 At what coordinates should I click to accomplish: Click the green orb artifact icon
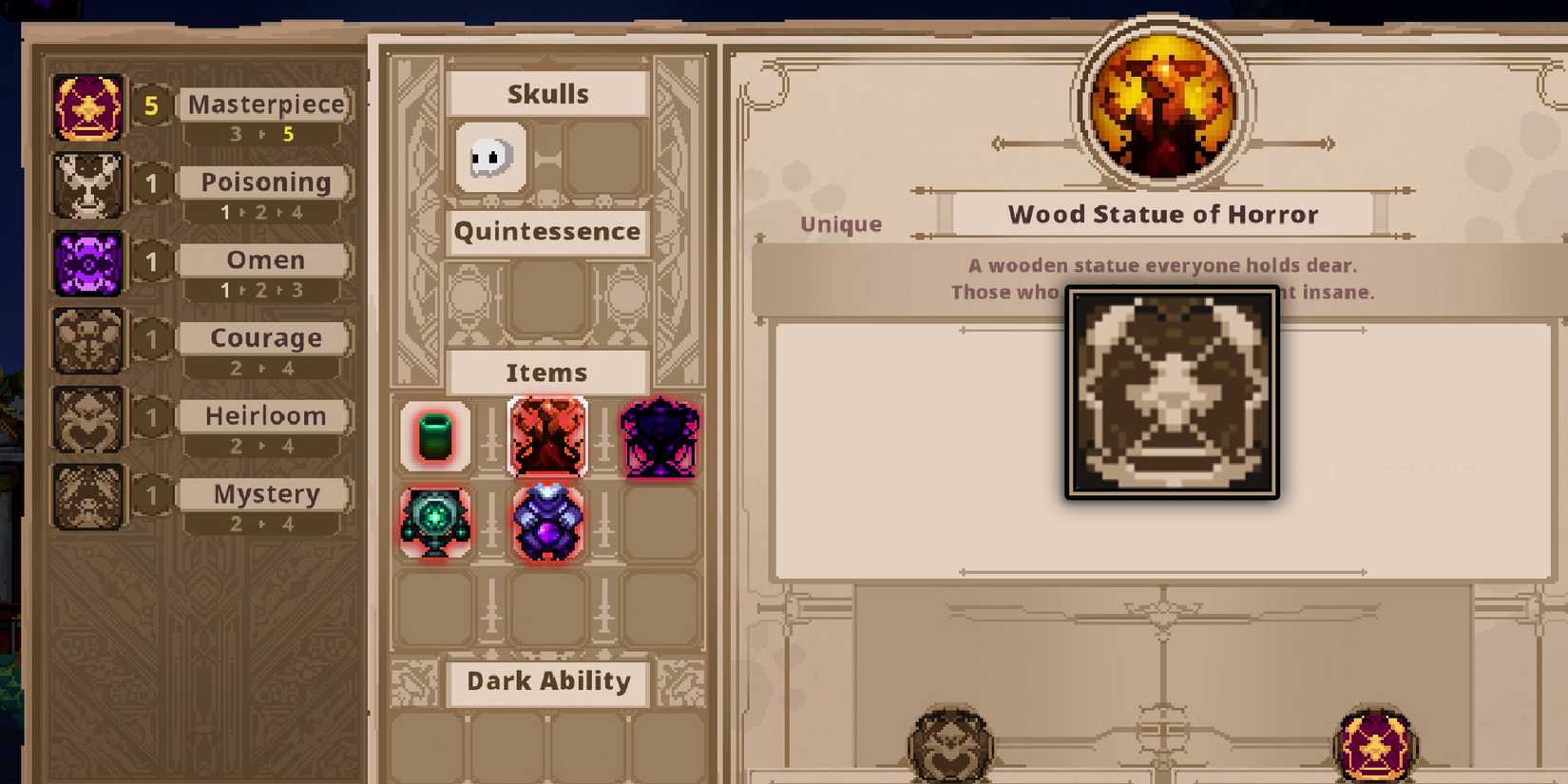pyautogui.click(x=434, y=522)
